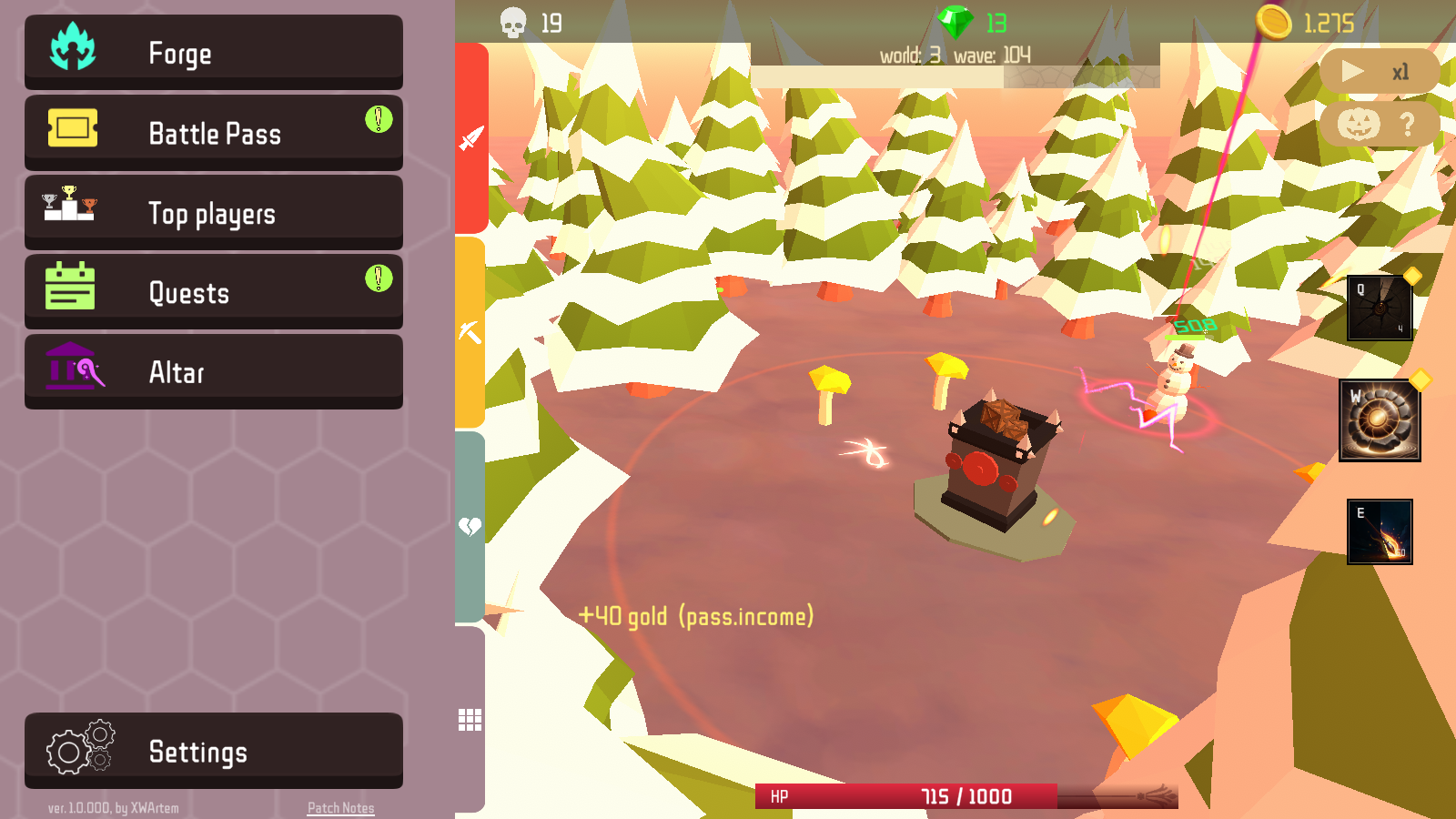
Task: Open the Patch Notes link
Action: coord(340,807)
